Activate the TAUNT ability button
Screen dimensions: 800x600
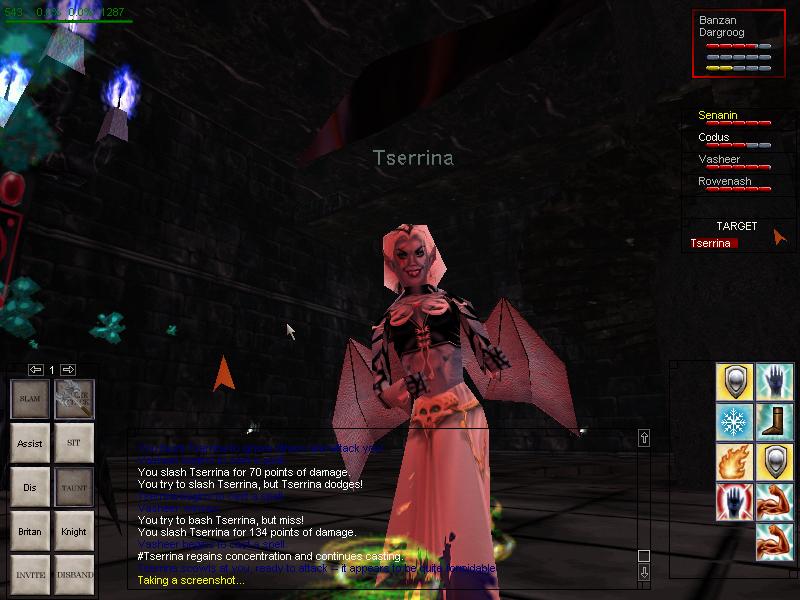coord(74,487)
